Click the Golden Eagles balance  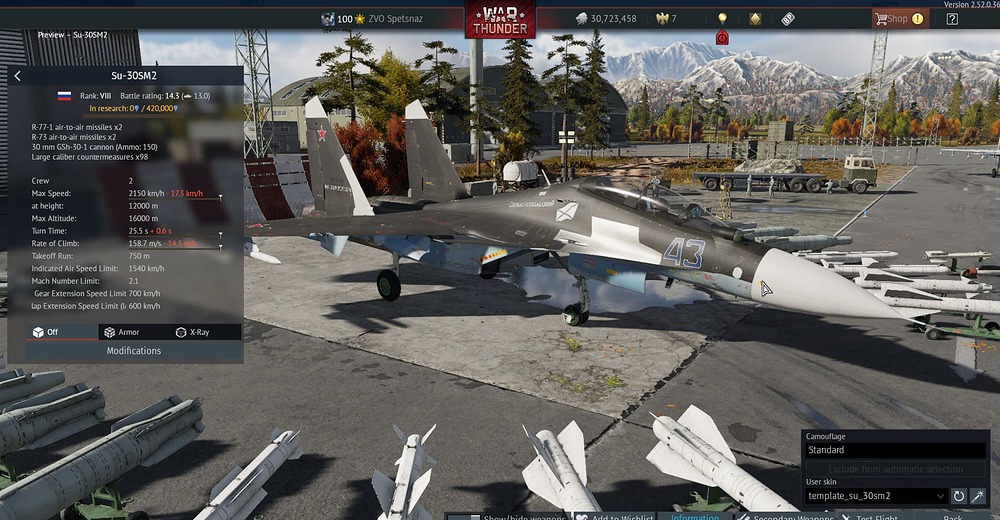[x=666, y=19]
